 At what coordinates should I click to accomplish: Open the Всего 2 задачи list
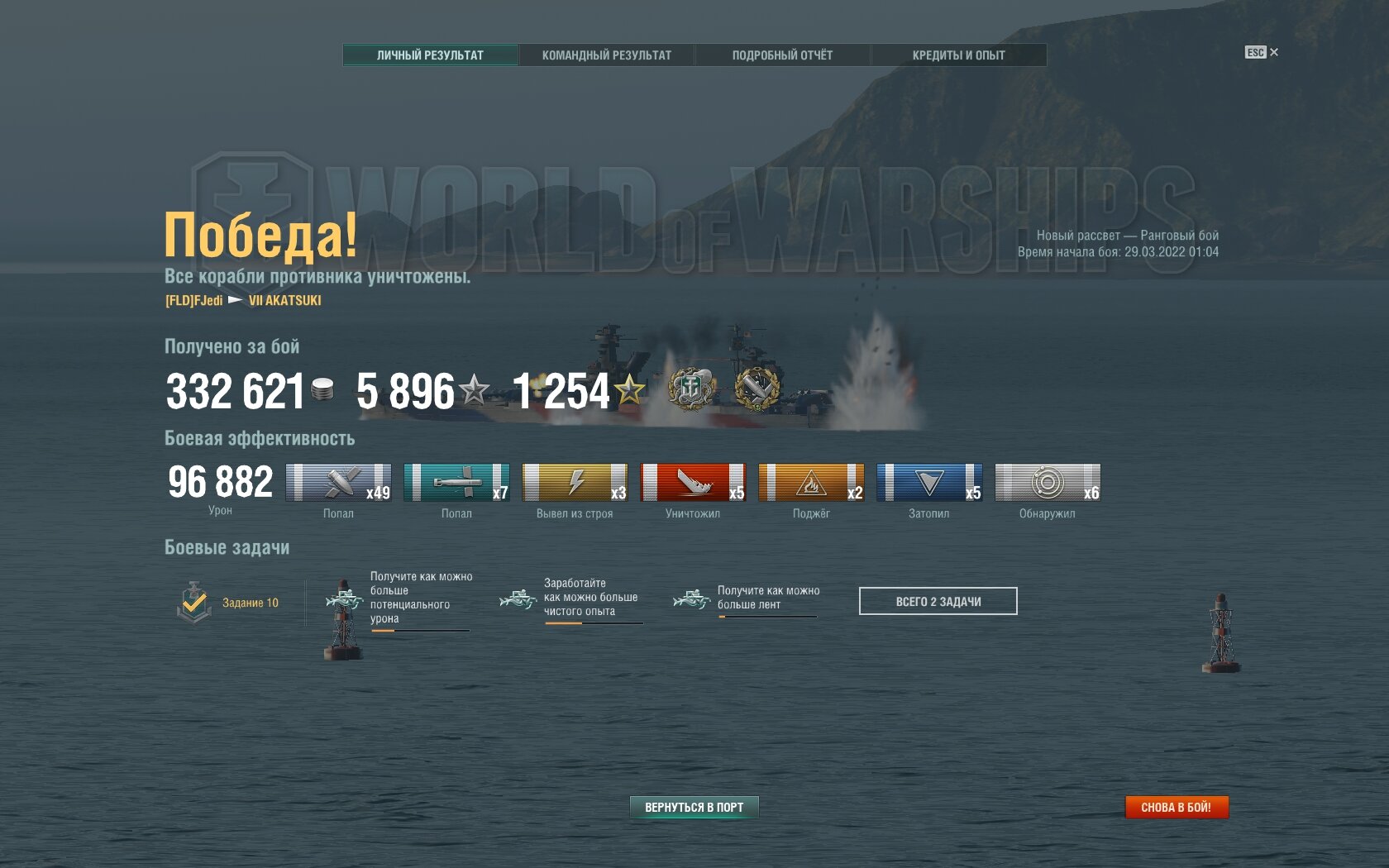point(938,601)
